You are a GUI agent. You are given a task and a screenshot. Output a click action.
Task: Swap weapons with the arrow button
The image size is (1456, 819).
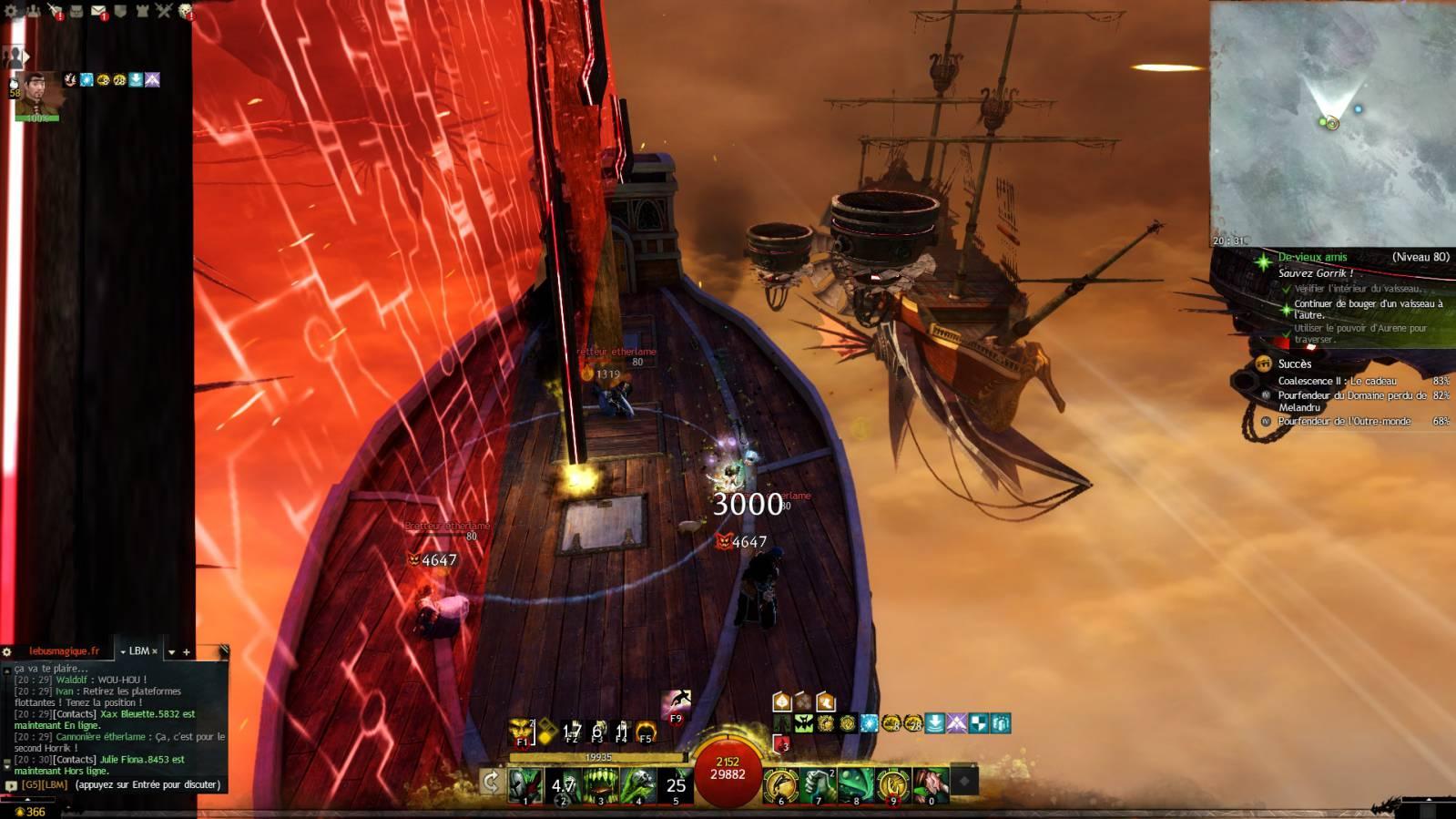(x=491, y=782)
